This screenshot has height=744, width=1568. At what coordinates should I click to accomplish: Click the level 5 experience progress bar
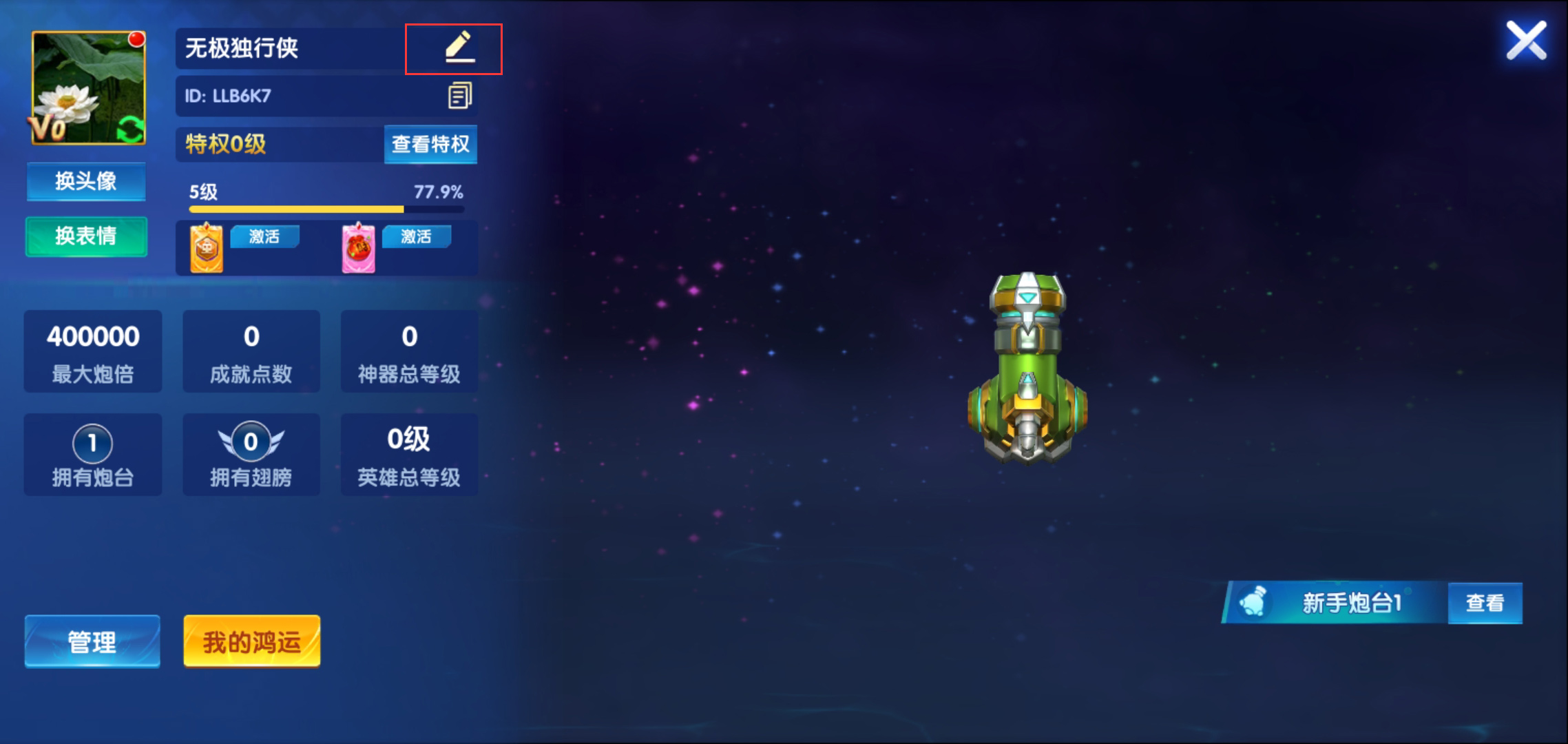pos(324,209)
